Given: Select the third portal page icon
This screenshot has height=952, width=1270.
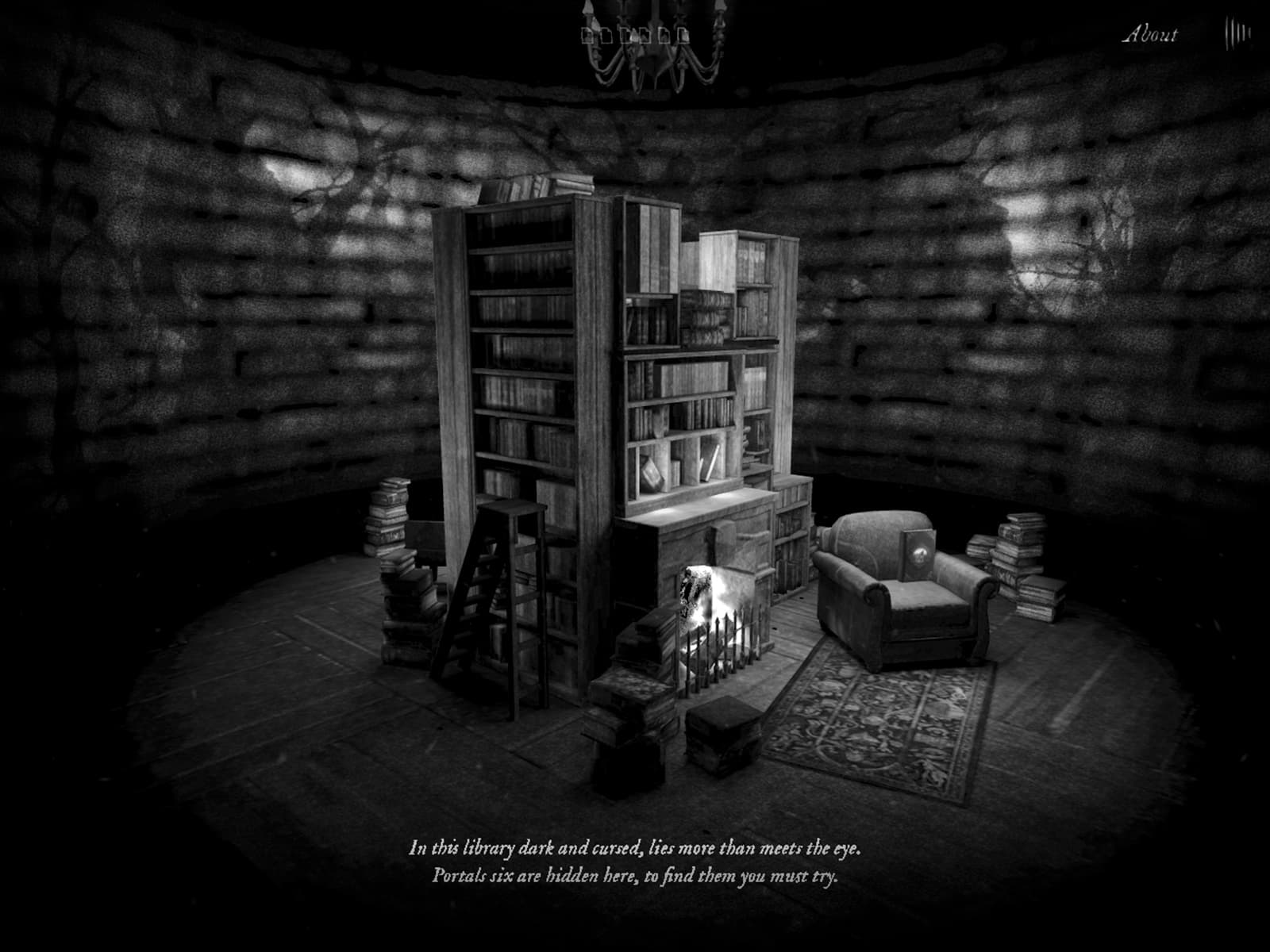Looking at the screenshot, I should (625, 36).
